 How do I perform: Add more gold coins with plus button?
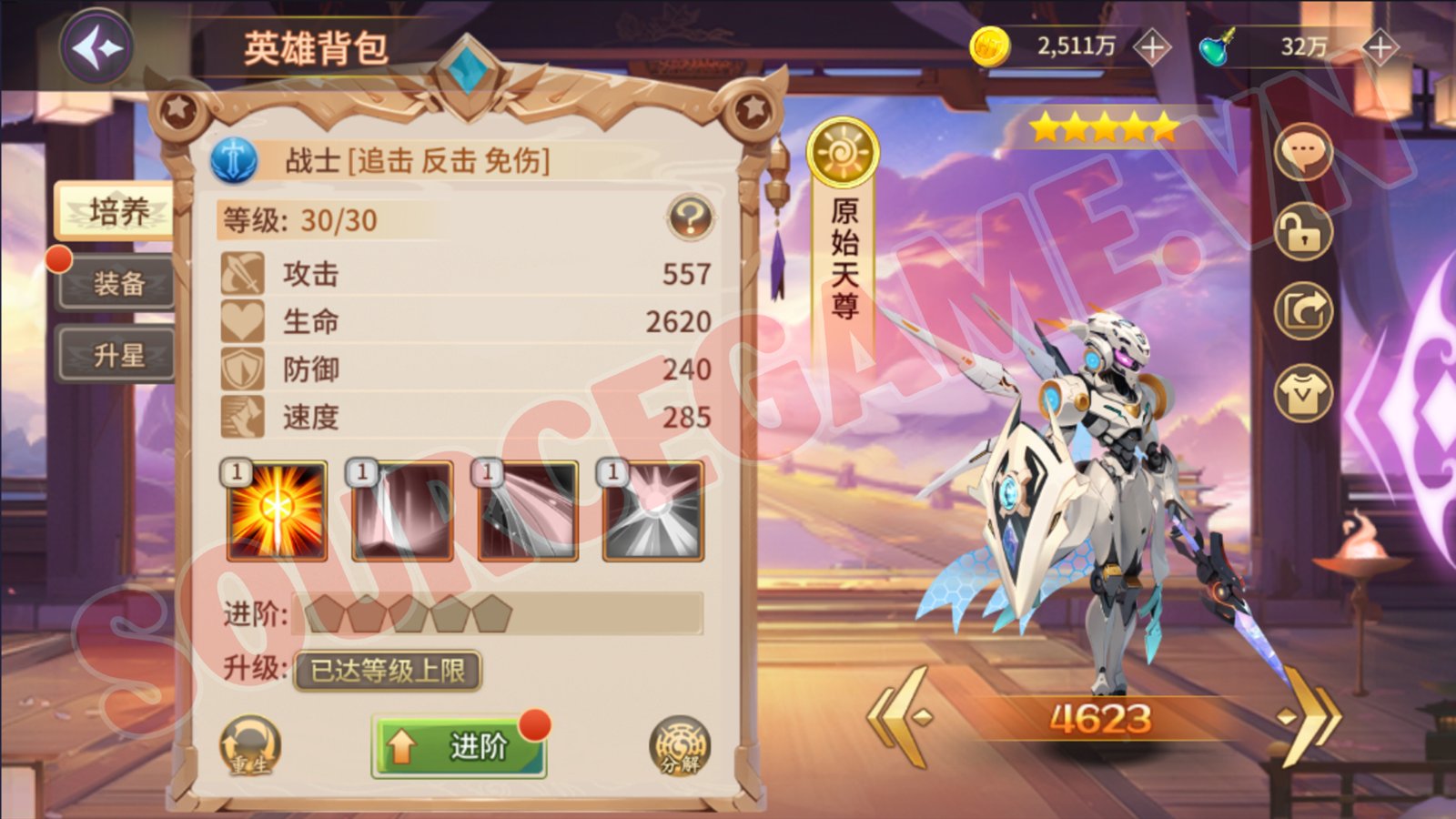(x=1152, y=47)
